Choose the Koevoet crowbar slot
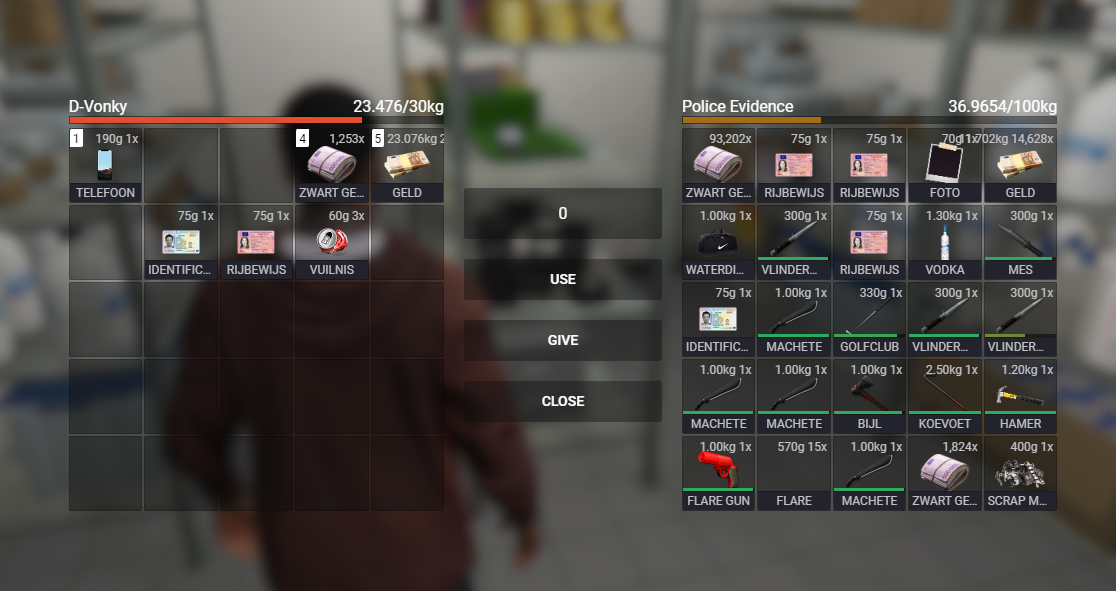The width and height of the screenshot is (1116, 591). [x=944, y=396]
